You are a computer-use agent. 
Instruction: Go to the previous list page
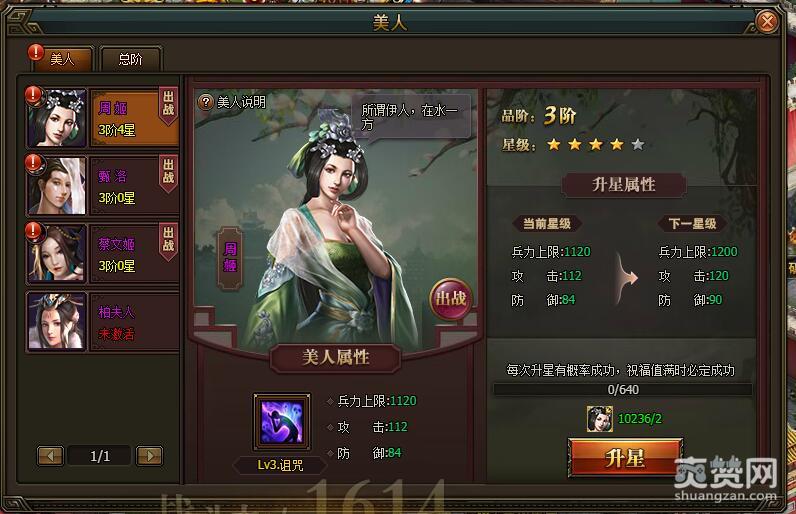(x=51, y=456)
